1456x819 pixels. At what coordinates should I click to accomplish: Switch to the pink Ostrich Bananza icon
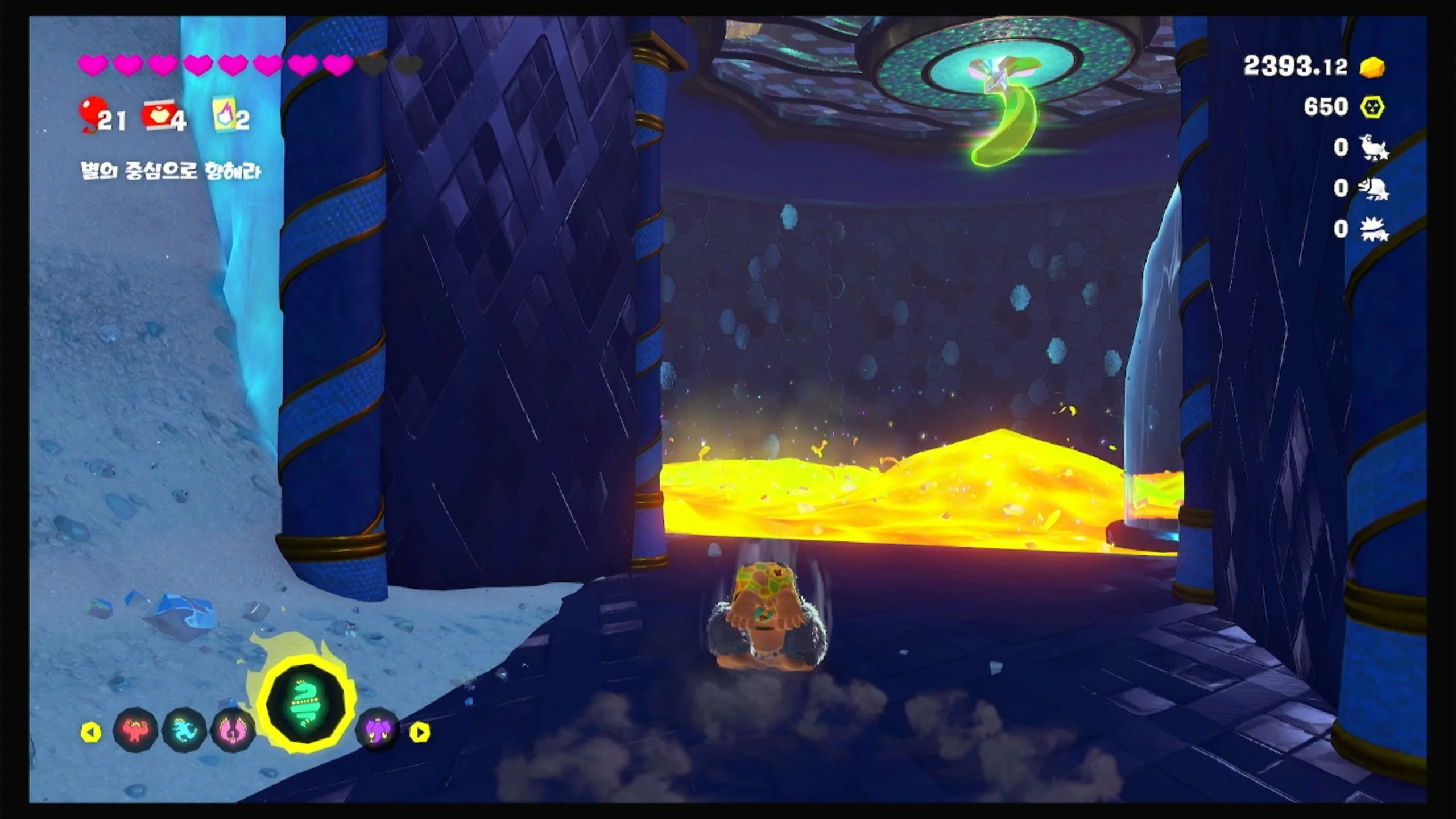[x=233, y=730]
